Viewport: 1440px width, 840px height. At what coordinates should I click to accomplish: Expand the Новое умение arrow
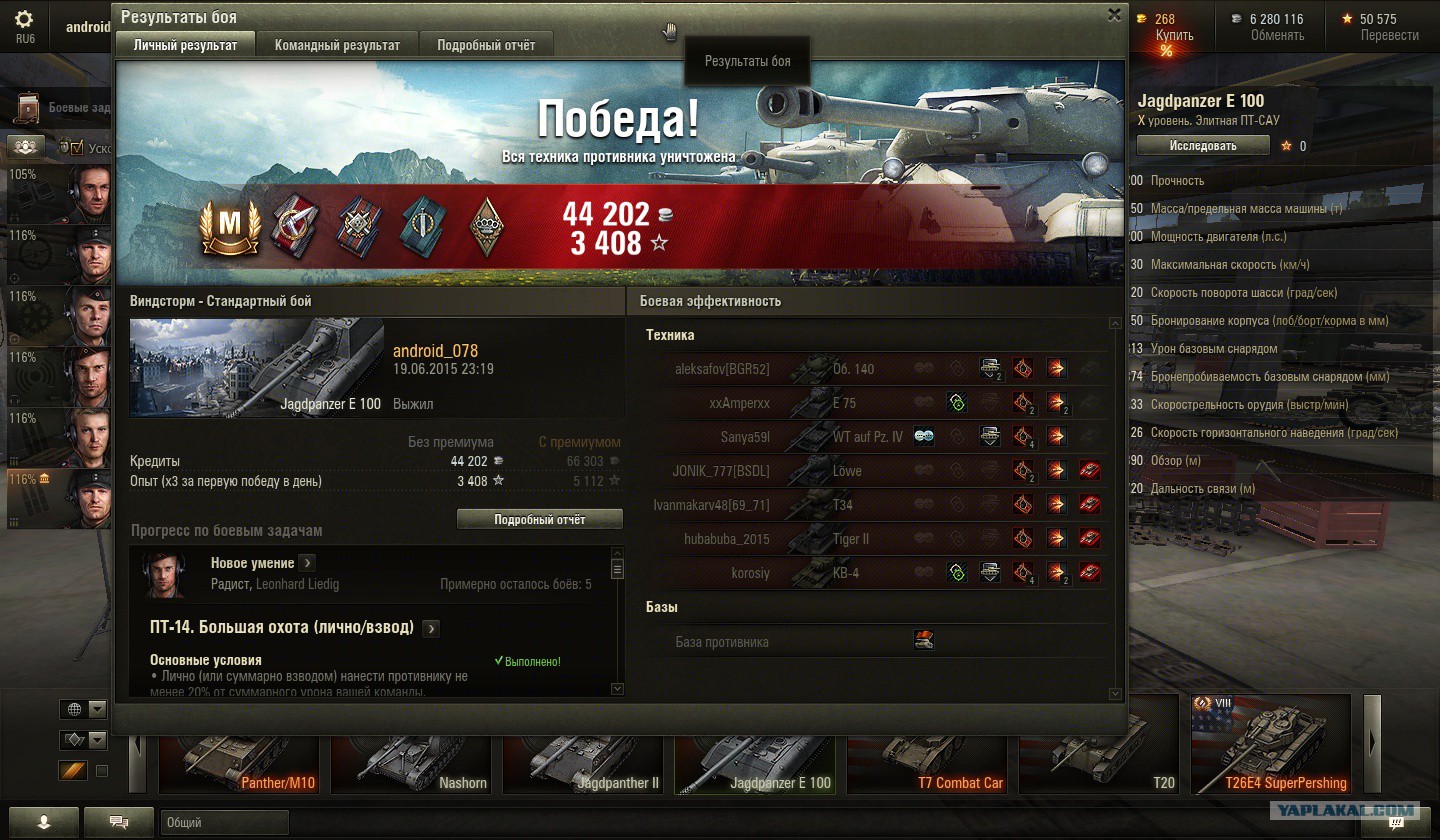[x=307, y=563]
